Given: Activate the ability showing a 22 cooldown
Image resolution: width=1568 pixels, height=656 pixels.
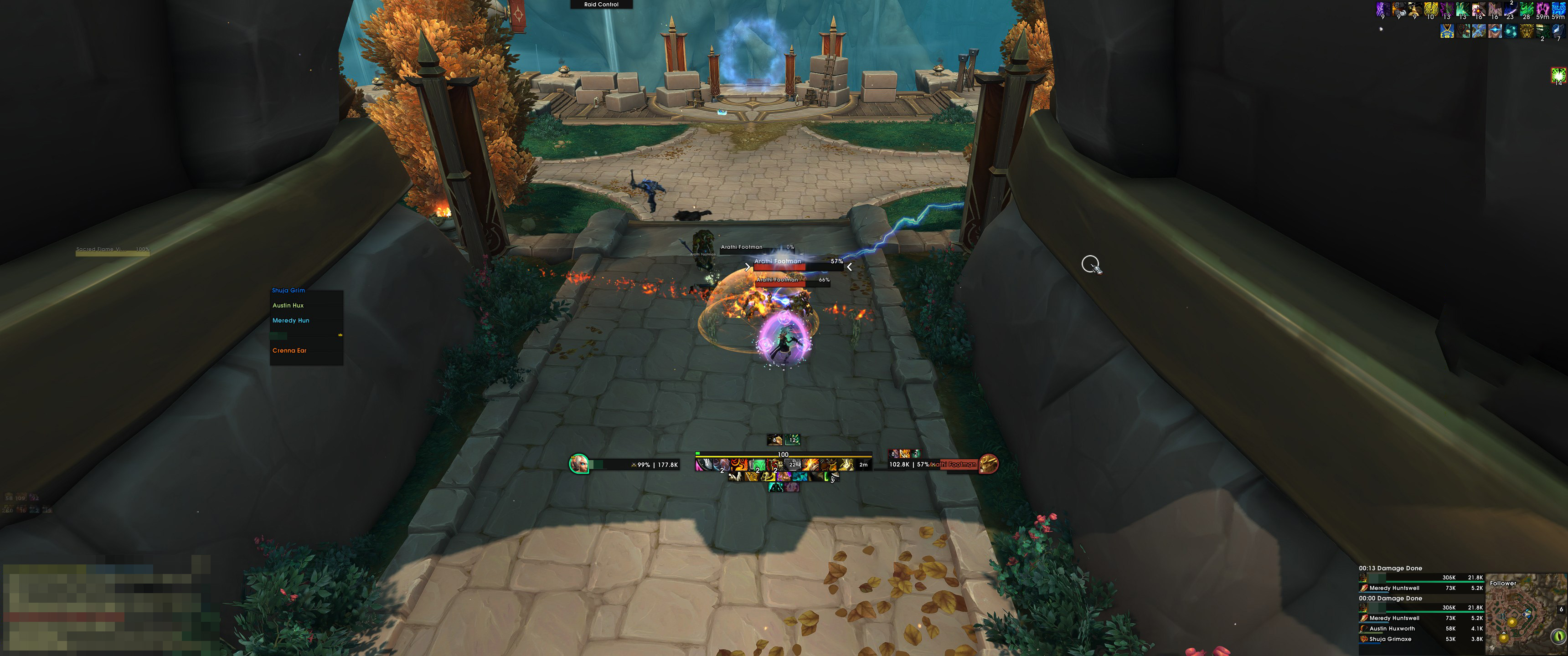Looking at the screenshot, I should 792,465.
